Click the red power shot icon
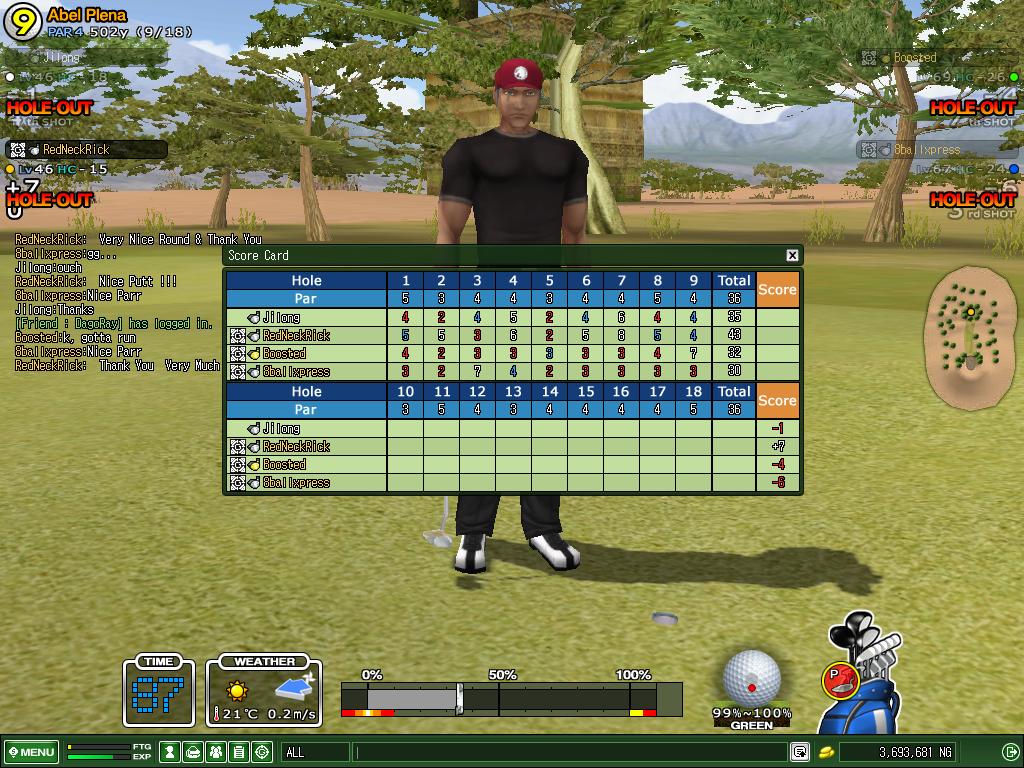Image resolution: width=1024 pixels, height=768 pixels. coord(840,680)
